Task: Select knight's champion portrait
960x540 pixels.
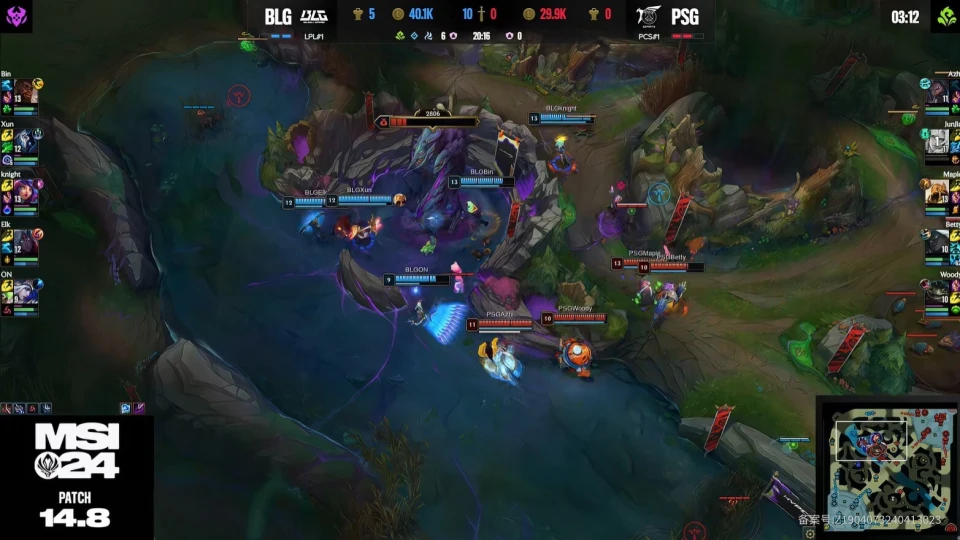Action: coord(25,191)
